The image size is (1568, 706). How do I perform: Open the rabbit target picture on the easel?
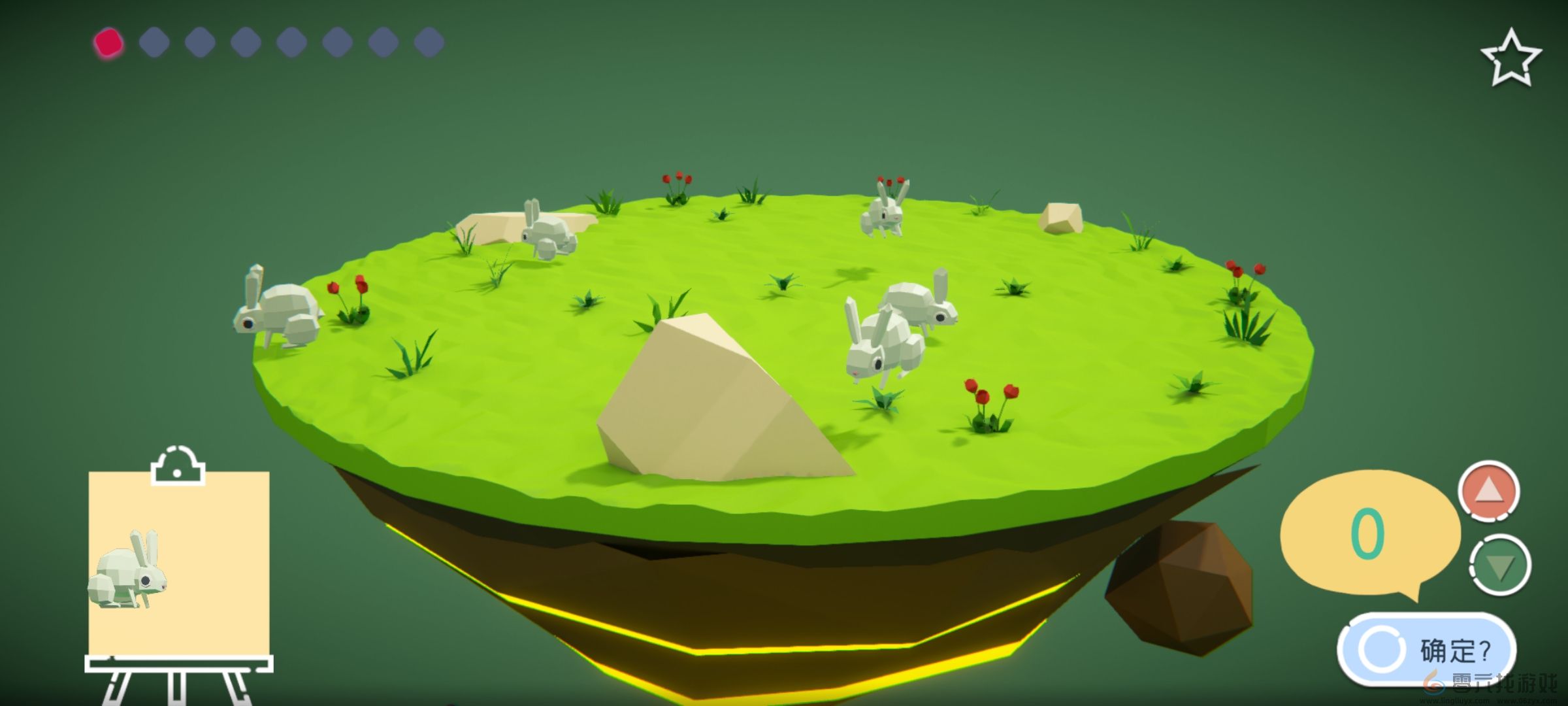[178, 562]
